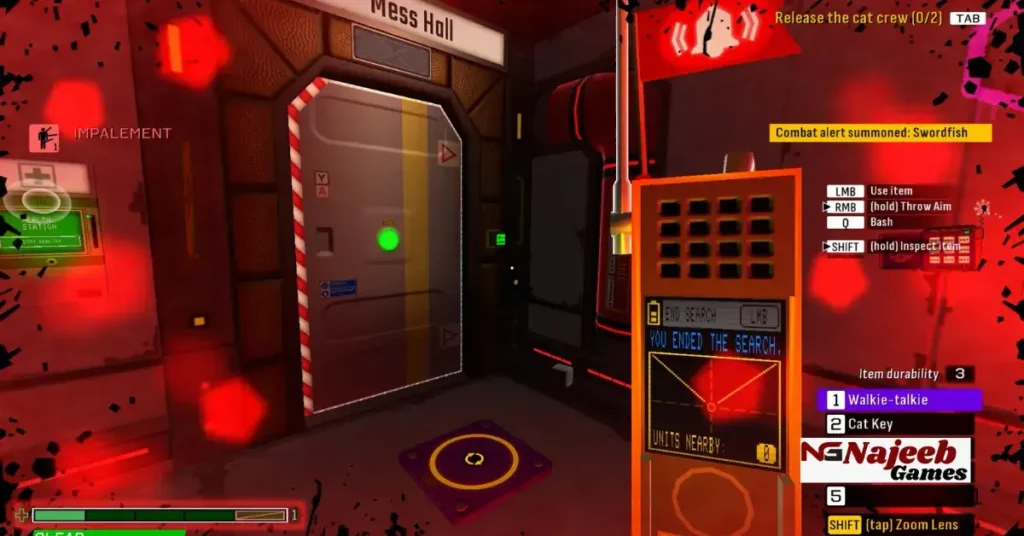1024x536 pixels.
Task: Click the Combat alert summoned: Swordfish notification
Action: [881, 133]
